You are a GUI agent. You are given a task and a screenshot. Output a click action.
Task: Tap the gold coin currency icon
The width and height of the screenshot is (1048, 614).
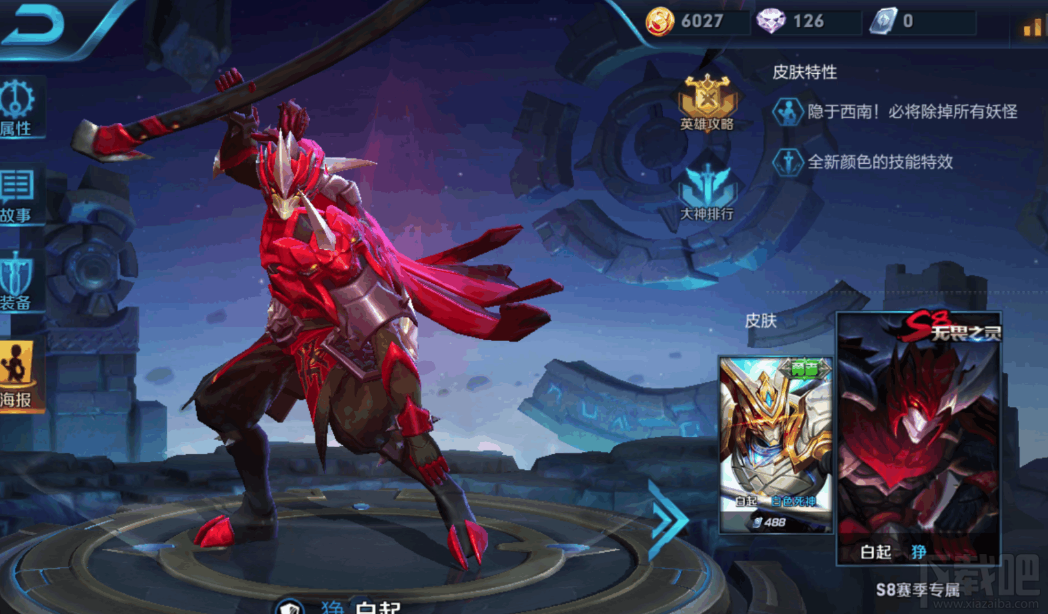pos(659,21)
